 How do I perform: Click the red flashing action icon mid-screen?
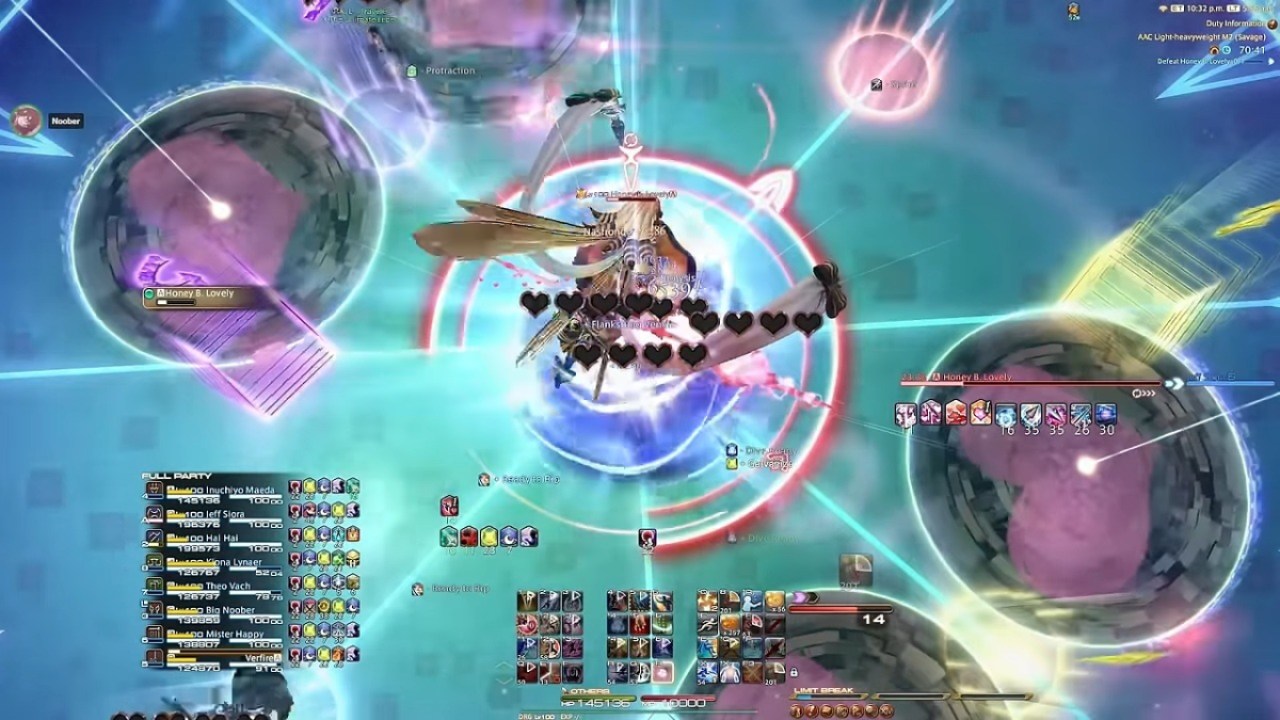pos(647,538)
